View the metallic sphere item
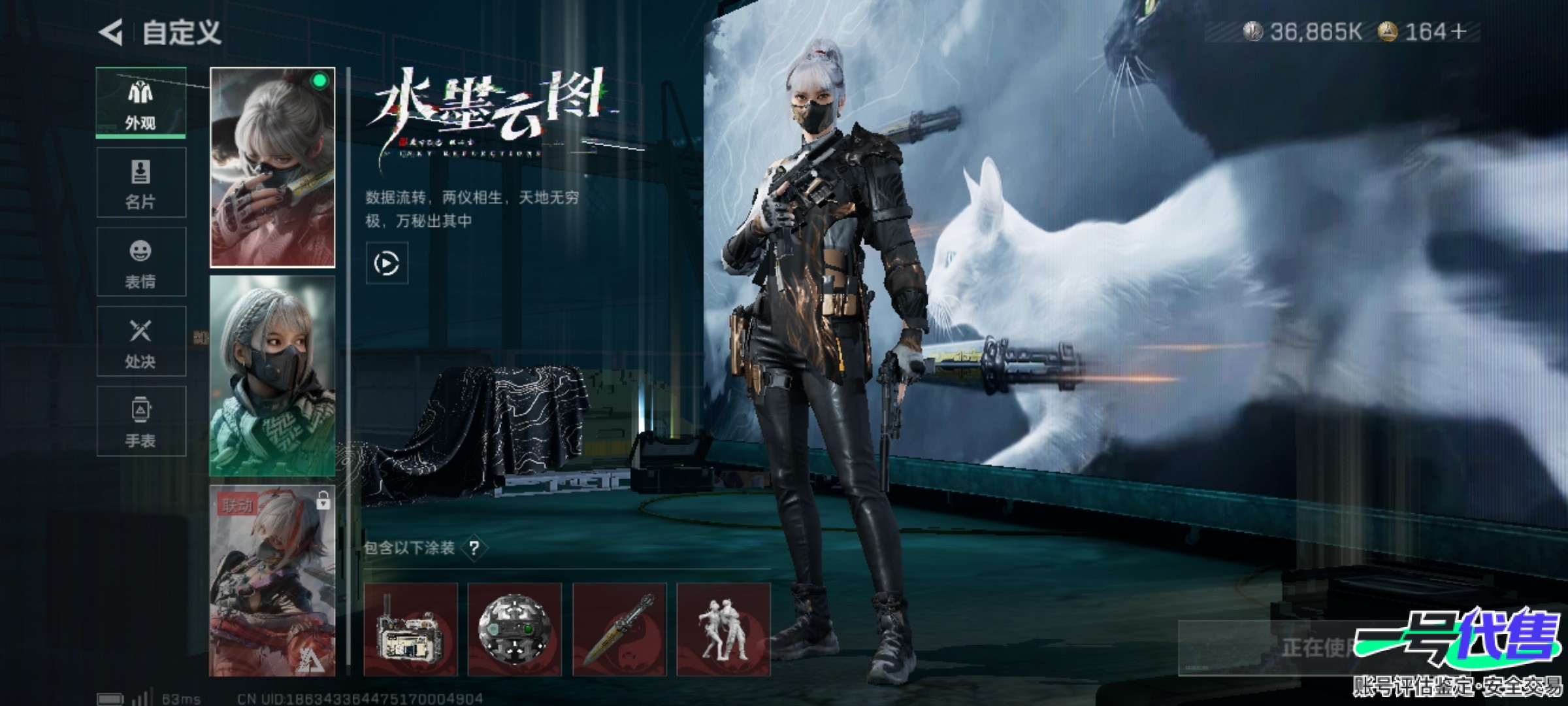1568x706 pixels. pyautogui.click(x=515, y=630)
